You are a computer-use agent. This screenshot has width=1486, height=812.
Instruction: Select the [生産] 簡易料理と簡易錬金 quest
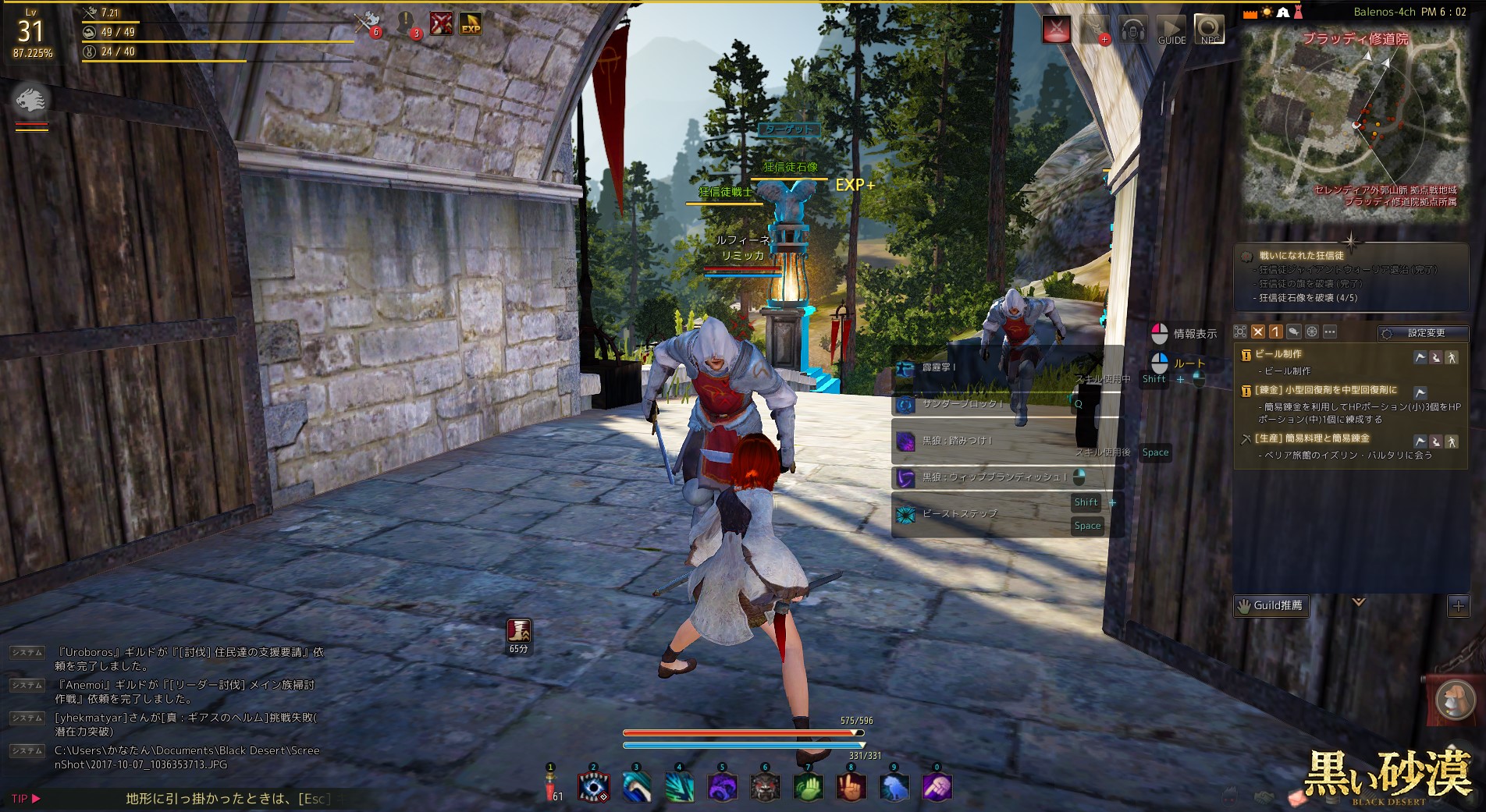click(x=1311, y=438)
